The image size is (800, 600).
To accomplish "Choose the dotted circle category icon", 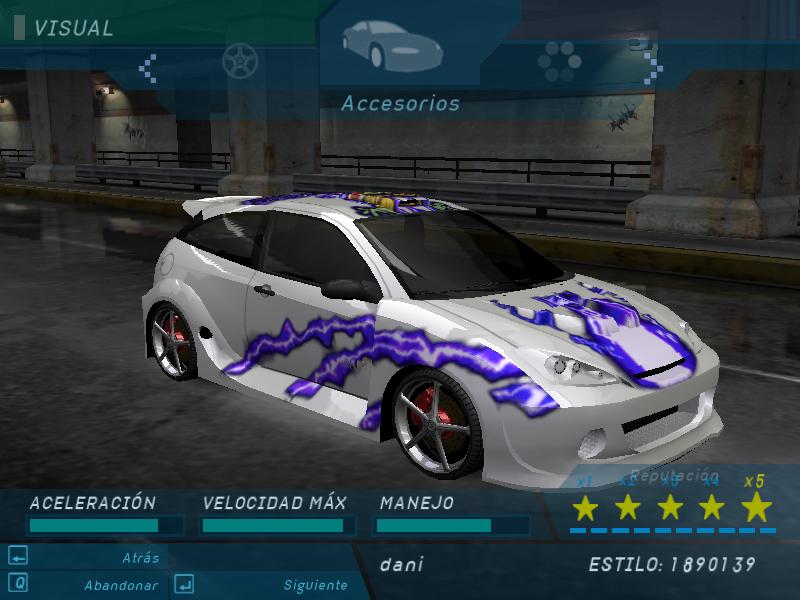I will click(558, 62).
